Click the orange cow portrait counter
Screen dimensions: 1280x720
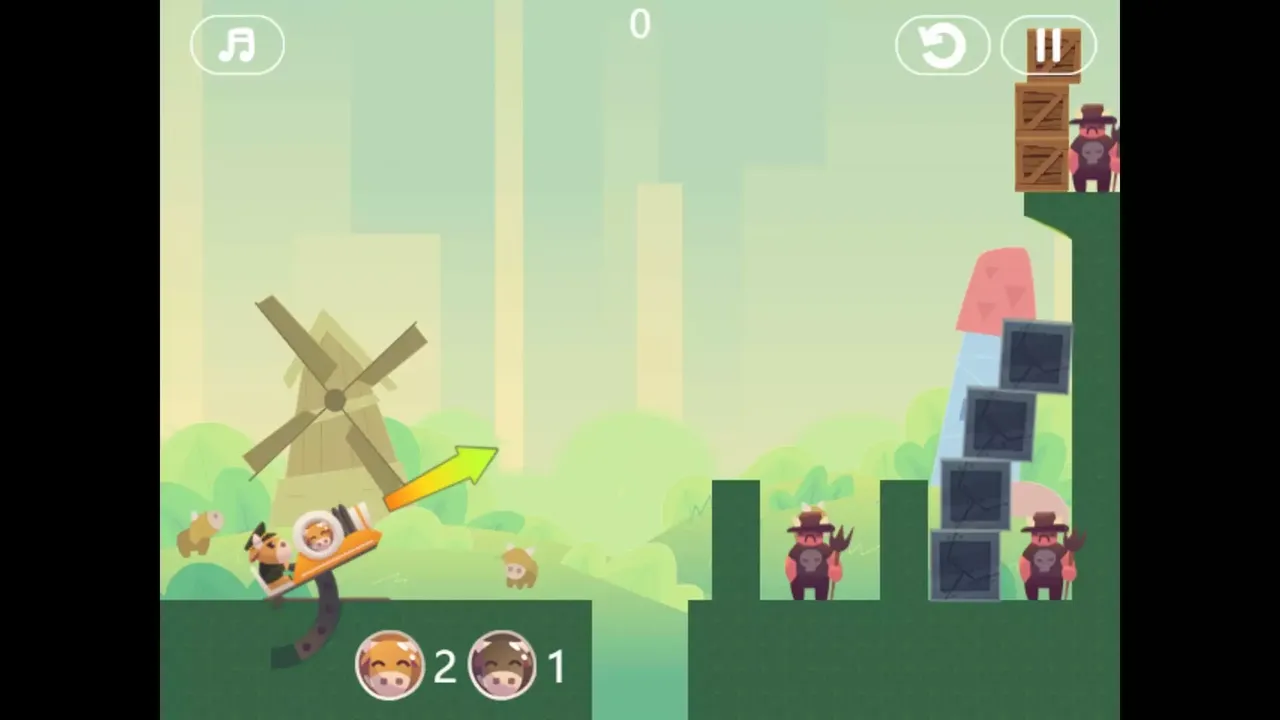[x=390, y=665]
